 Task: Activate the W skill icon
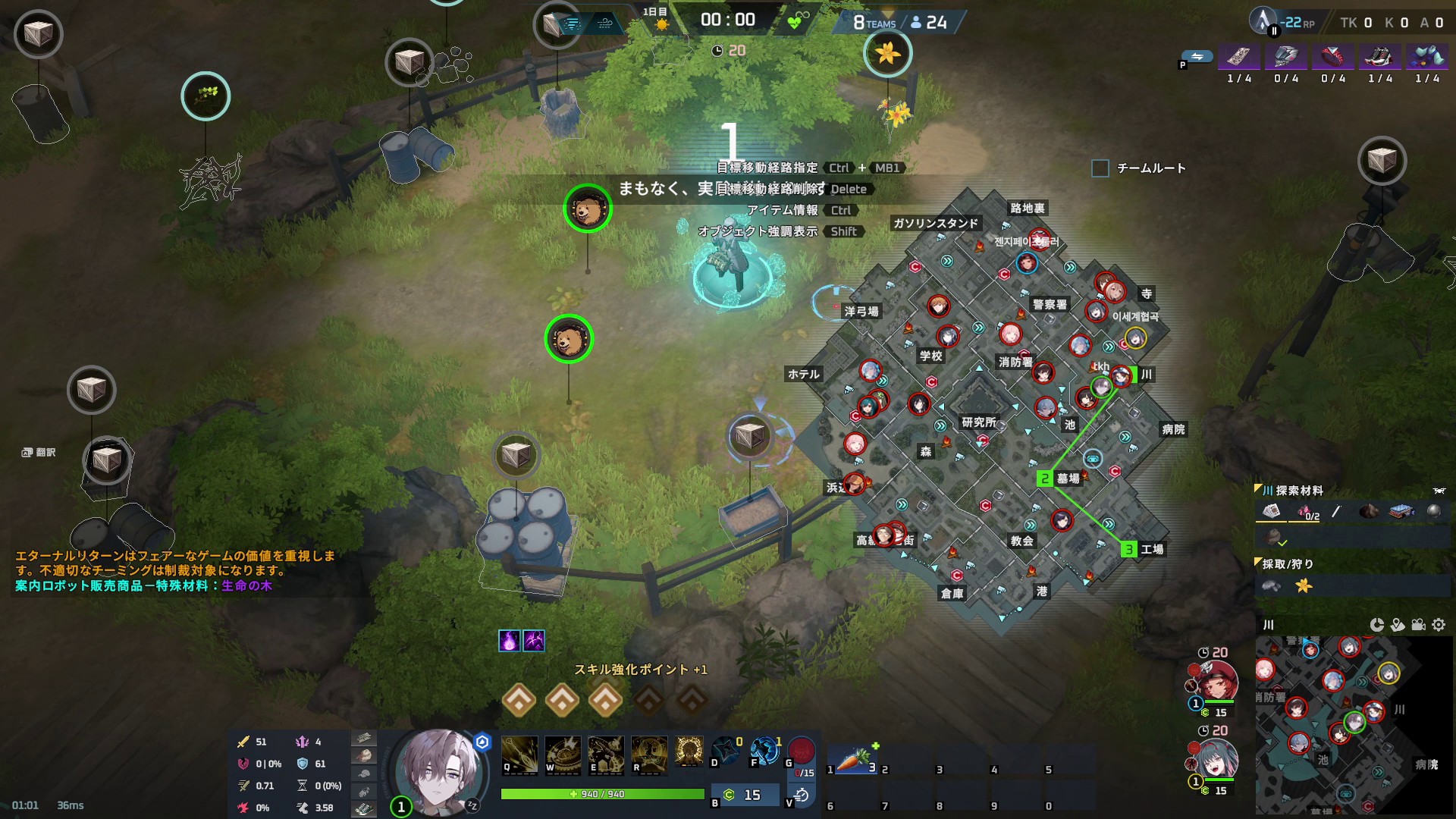click(563, 755)
